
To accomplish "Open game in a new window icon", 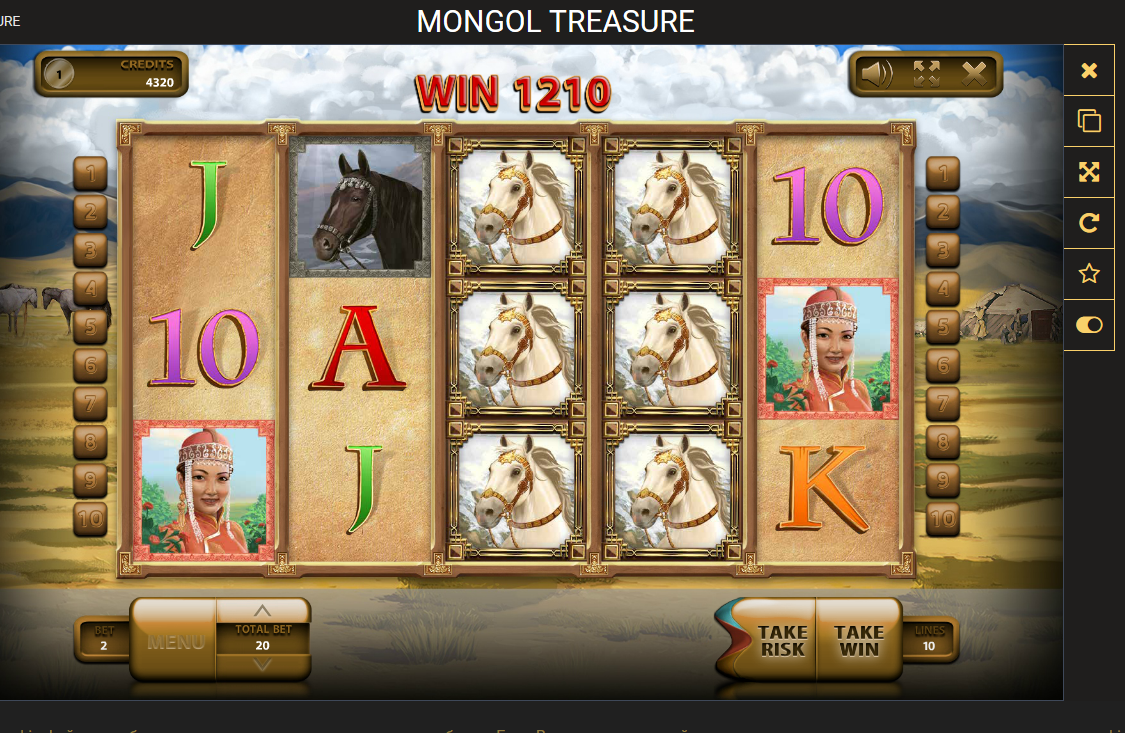I will click(x=1089, y=121).
